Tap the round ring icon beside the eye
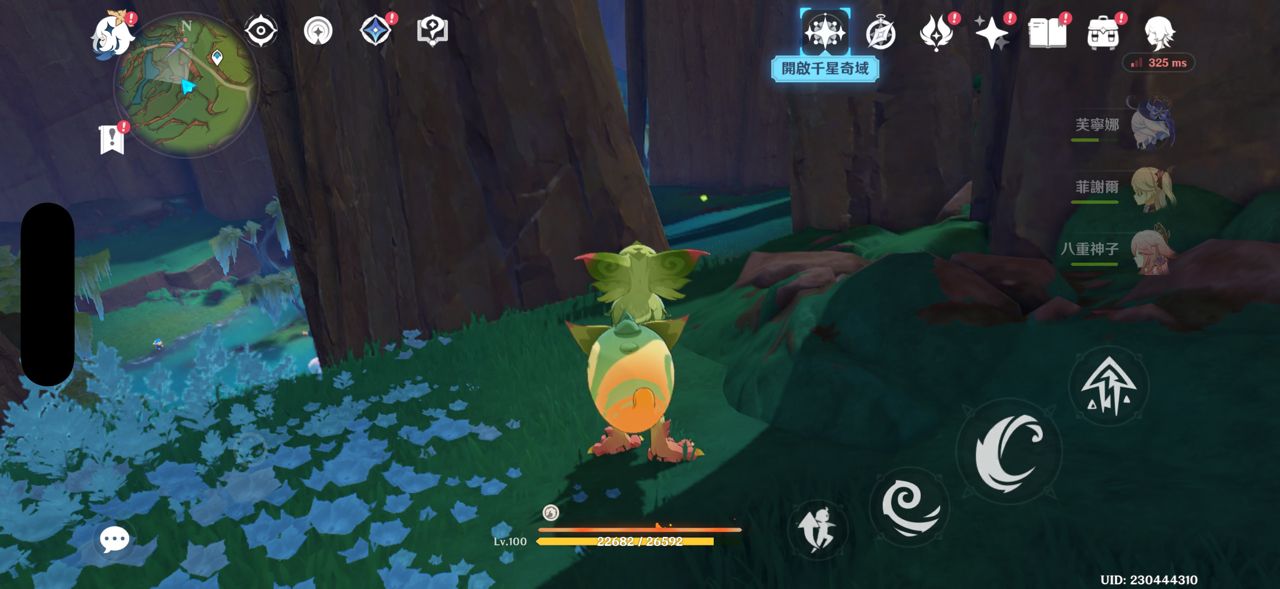1280x589 pixels. click(x=318, y=30)
